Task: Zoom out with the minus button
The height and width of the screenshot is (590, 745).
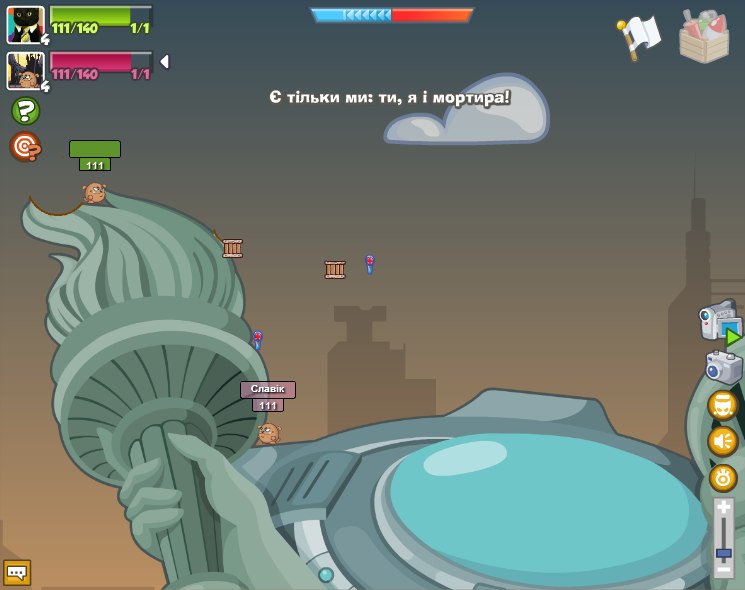Action: (x=723, y=570)
